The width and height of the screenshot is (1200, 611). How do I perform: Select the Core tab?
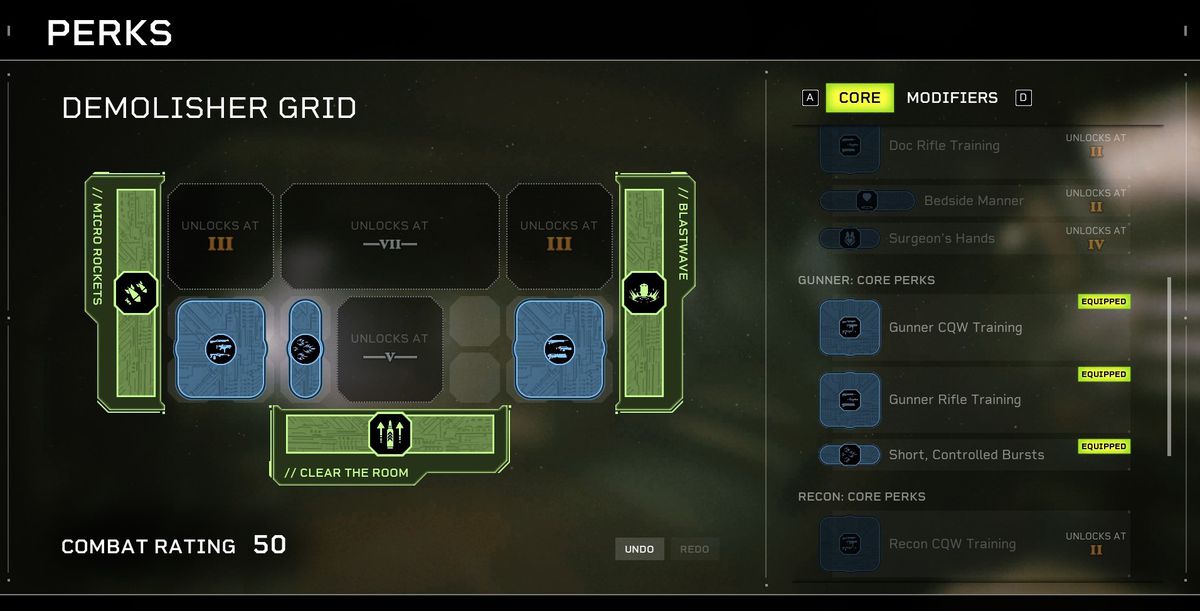coord(859,98)
